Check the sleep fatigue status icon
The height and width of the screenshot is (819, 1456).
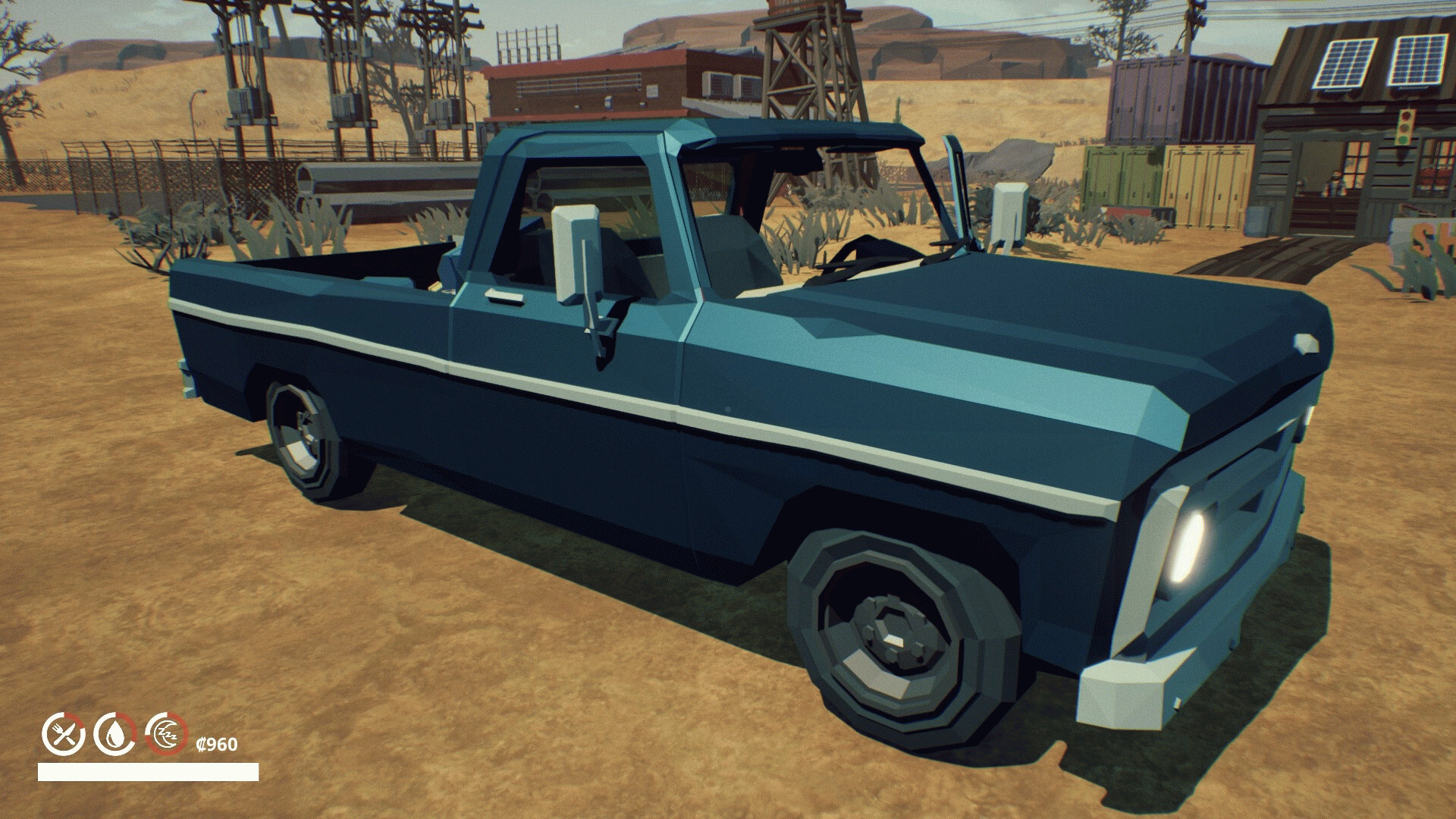coord(166,735)
